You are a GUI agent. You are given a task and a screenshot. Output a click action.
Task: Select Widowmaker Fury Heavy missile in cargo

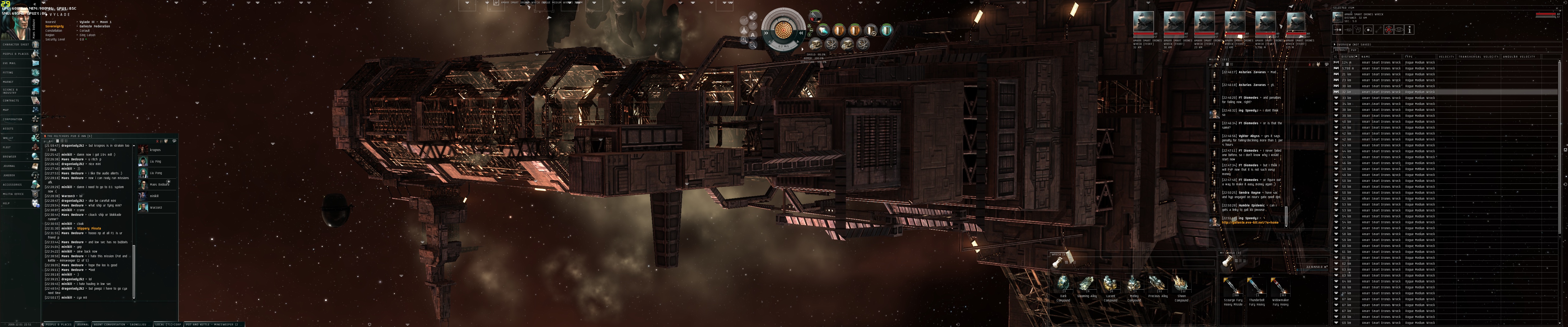(x=1280, y=287)
